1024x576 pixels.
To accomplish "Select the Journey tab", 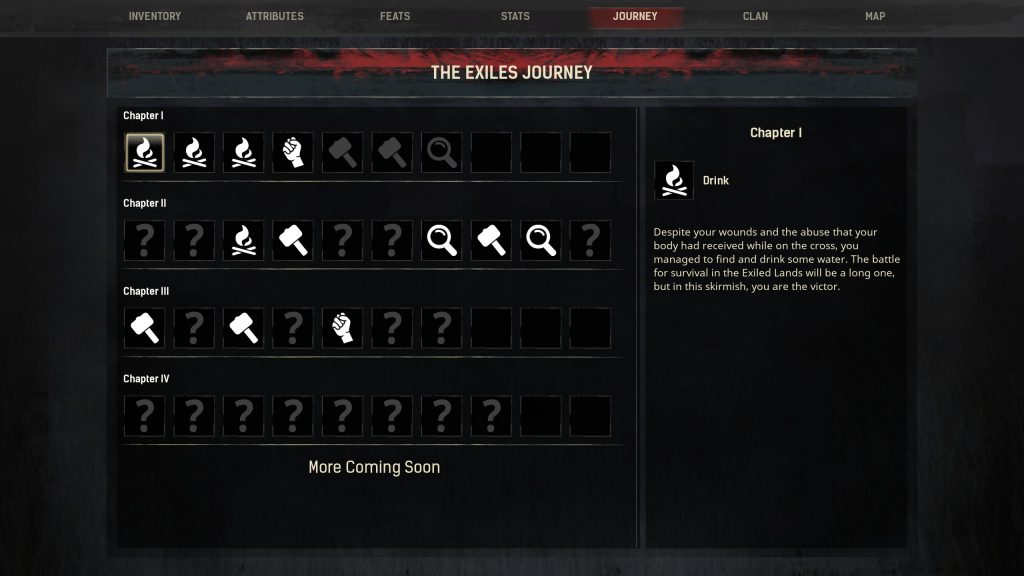I will pyautogui.click(x=635, y=16).
